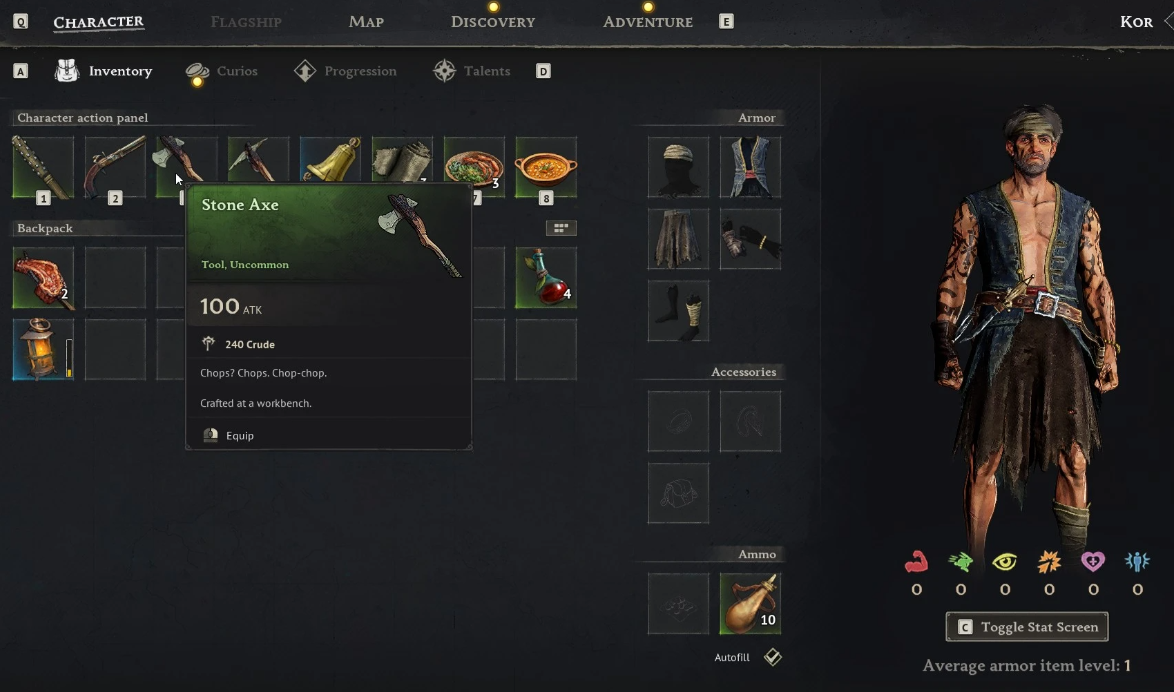Viewport: 1174px width, 692px height.
Task: Go to the Adventure tab
Action: tap(648, 22)
